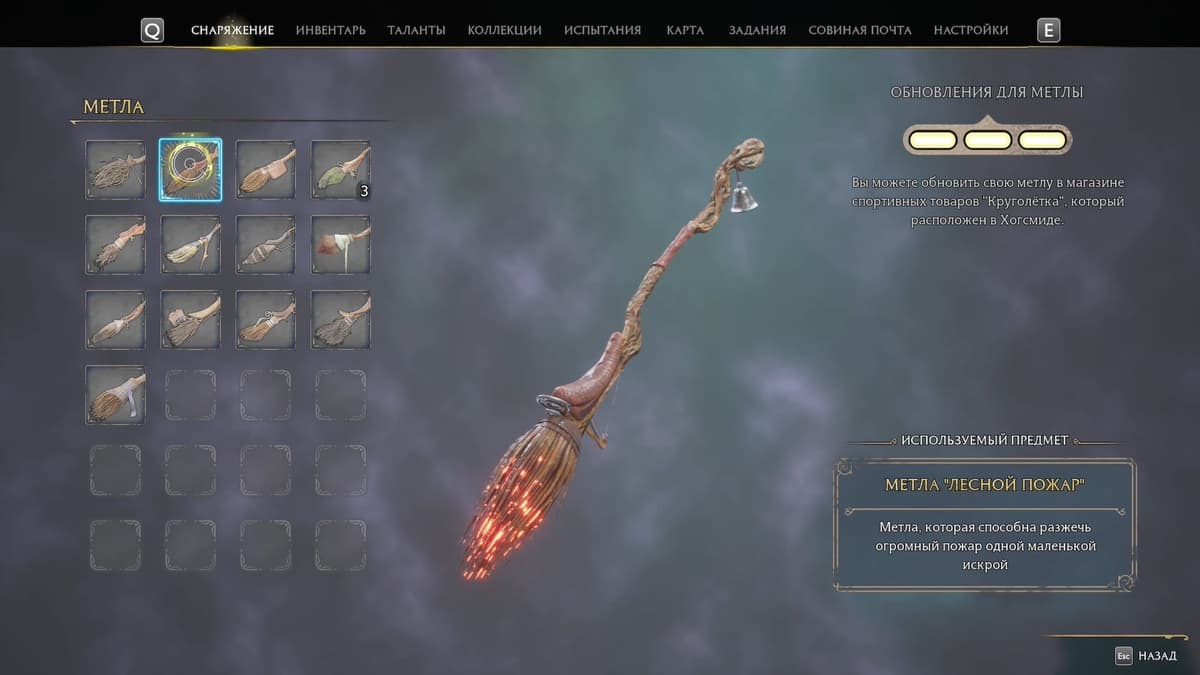Show the Испытания tab
1200x675 pixels.
coord(602,30)
